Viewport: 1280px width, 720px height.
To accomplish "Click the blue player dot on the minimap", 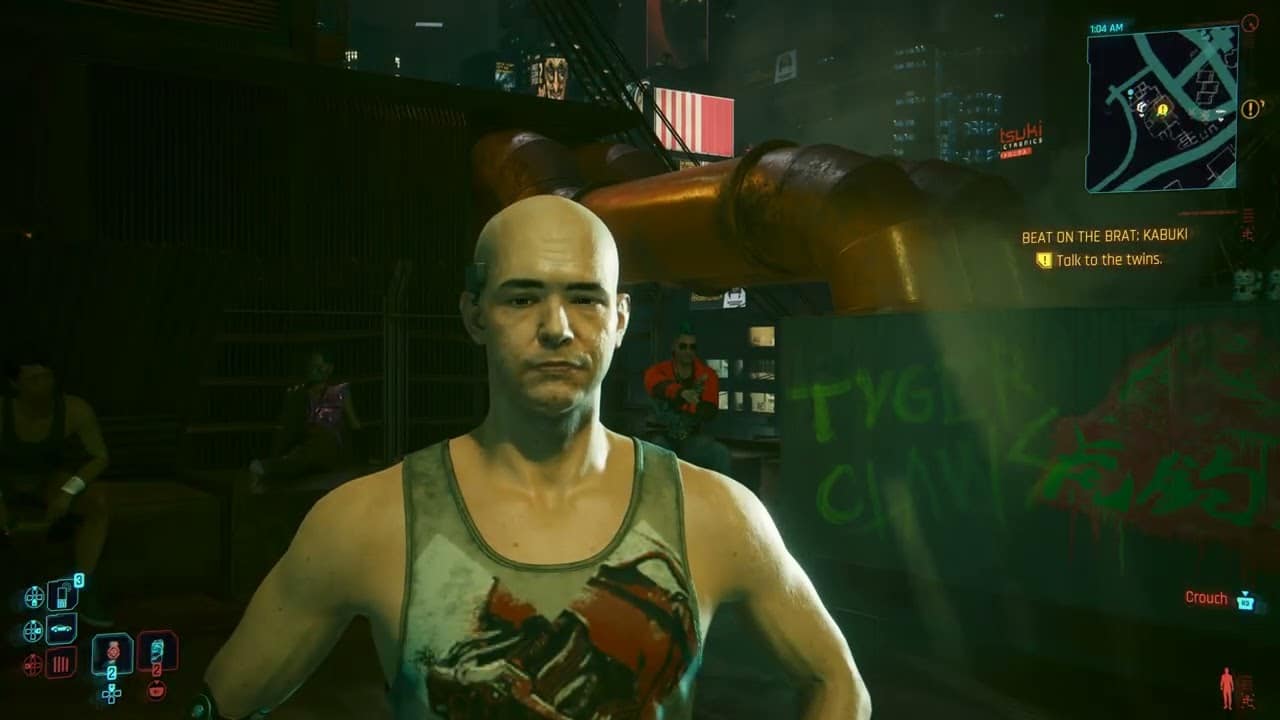I will [x=1130, y=92].
